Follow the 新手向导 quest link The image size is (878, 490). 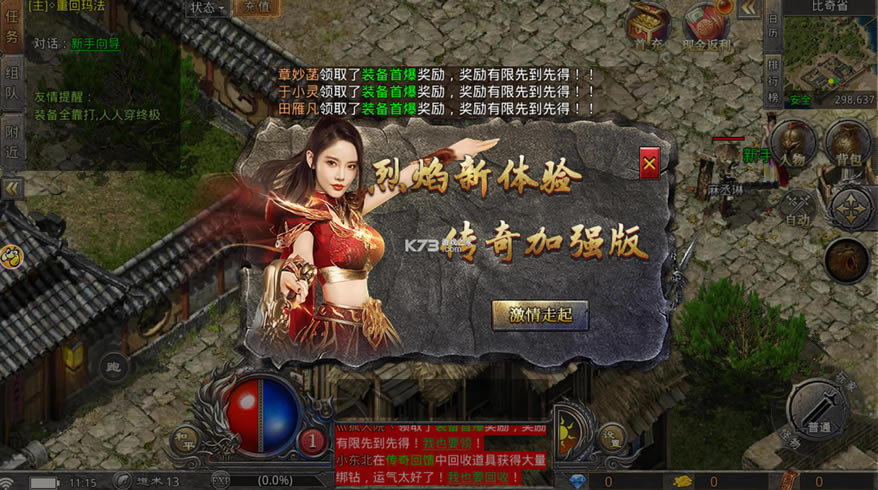(95, 44)
